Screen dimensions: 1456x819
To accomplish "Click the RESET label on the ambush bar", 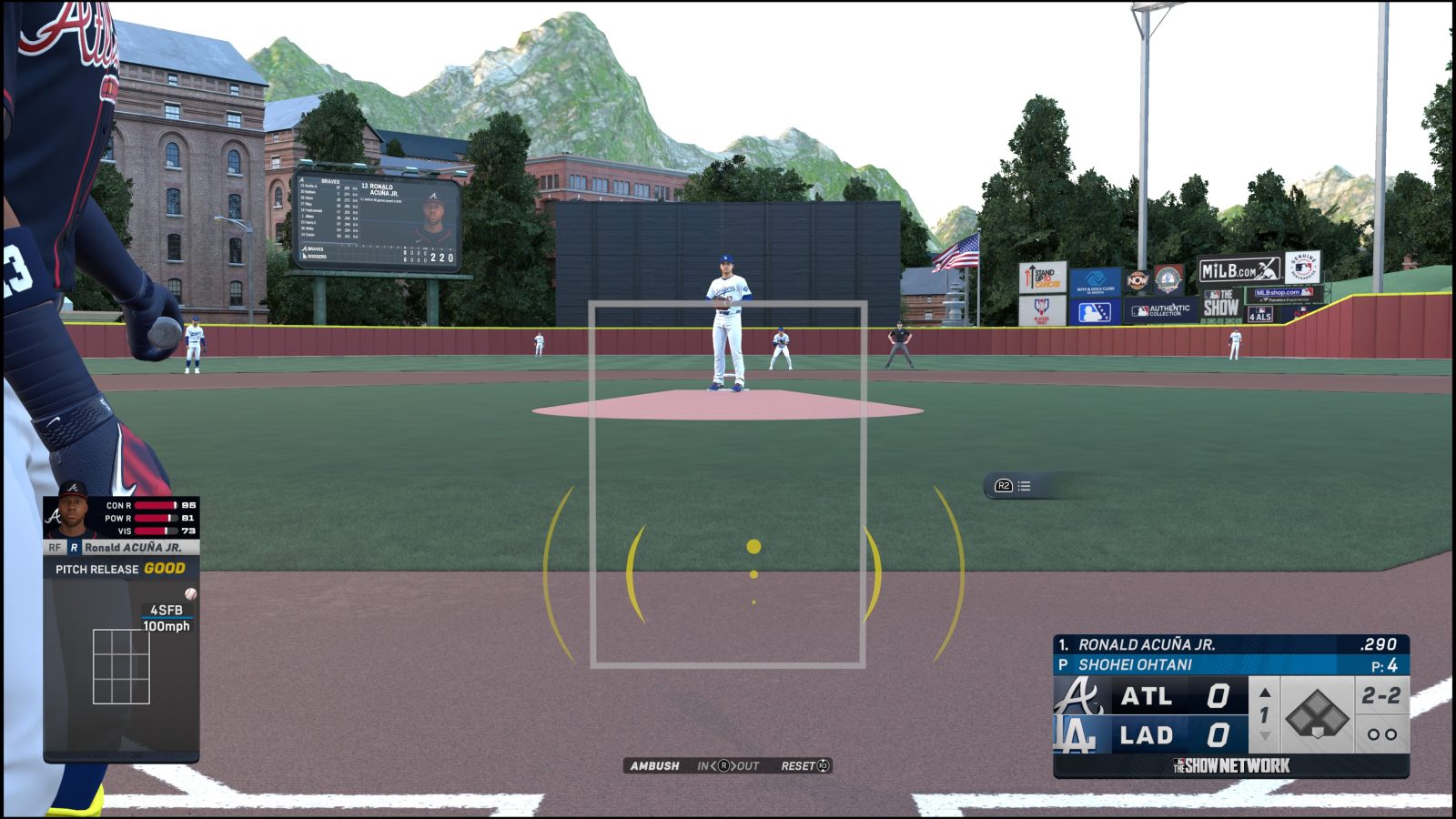I will (x=799, y=765).
